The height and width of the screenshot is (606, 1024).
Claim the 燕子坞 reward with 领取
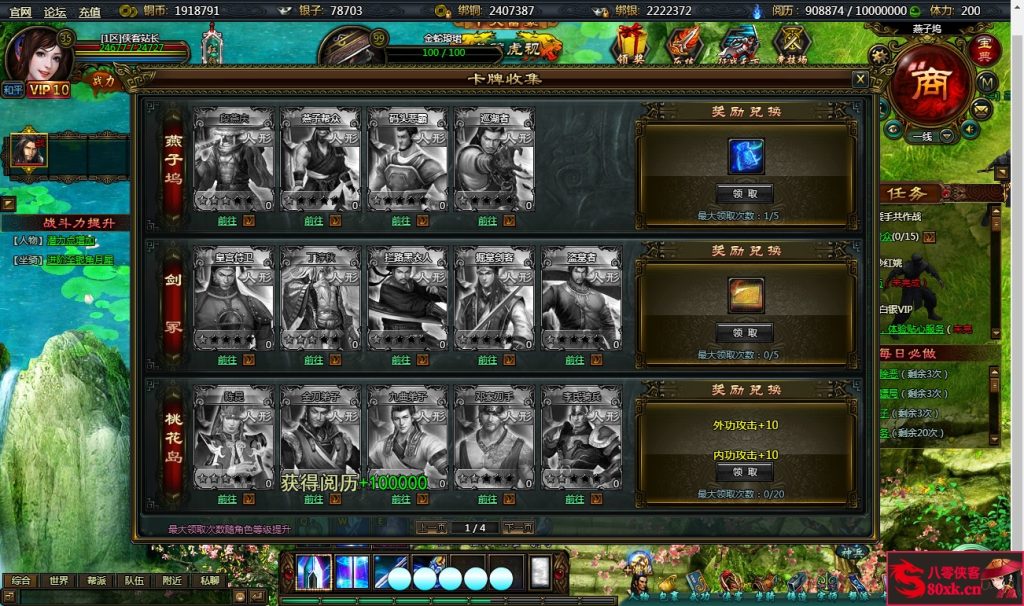click(x=745, y=194)
